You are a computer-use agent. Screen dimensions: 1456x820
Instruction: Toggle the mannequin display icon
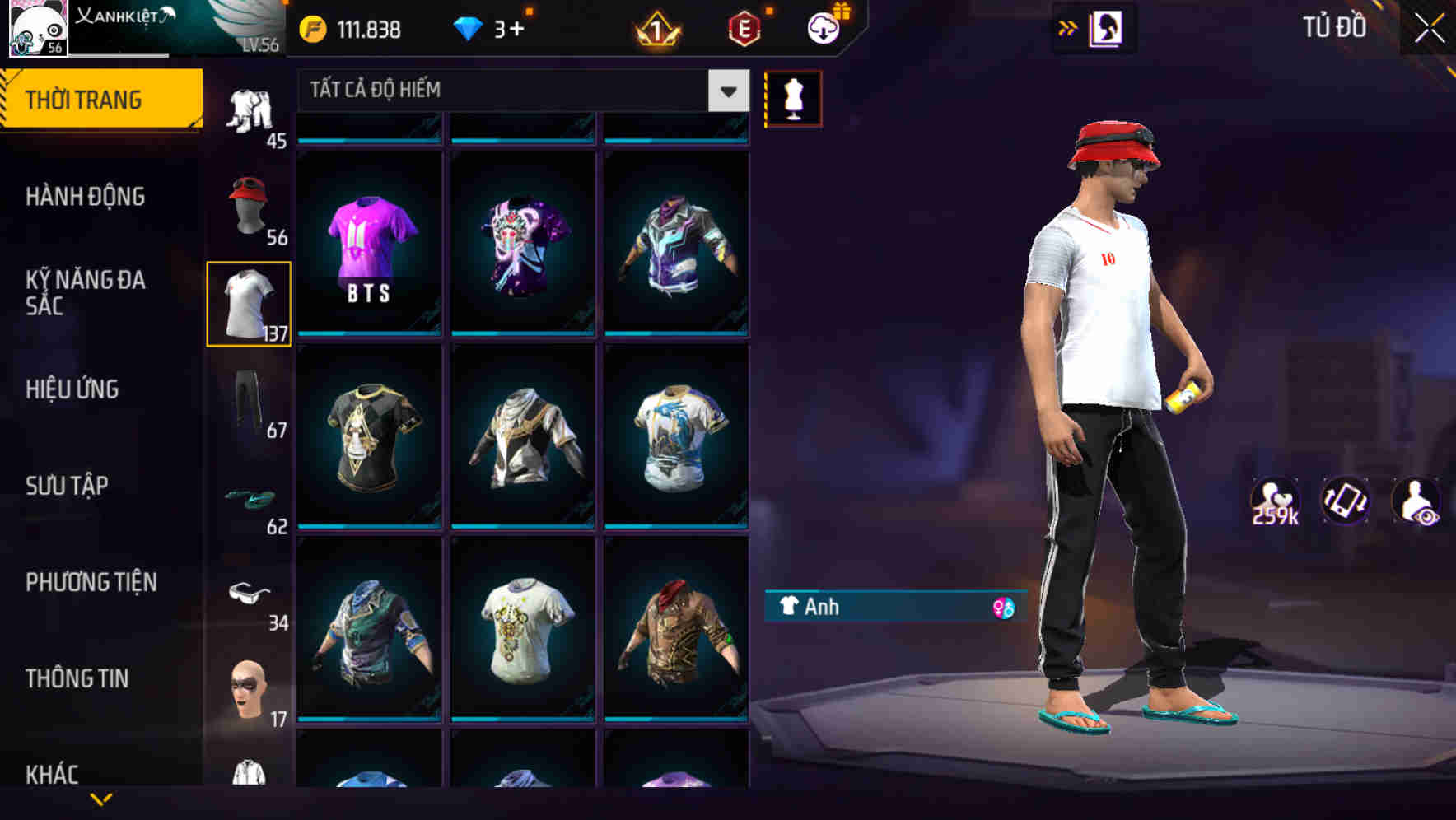793,98
